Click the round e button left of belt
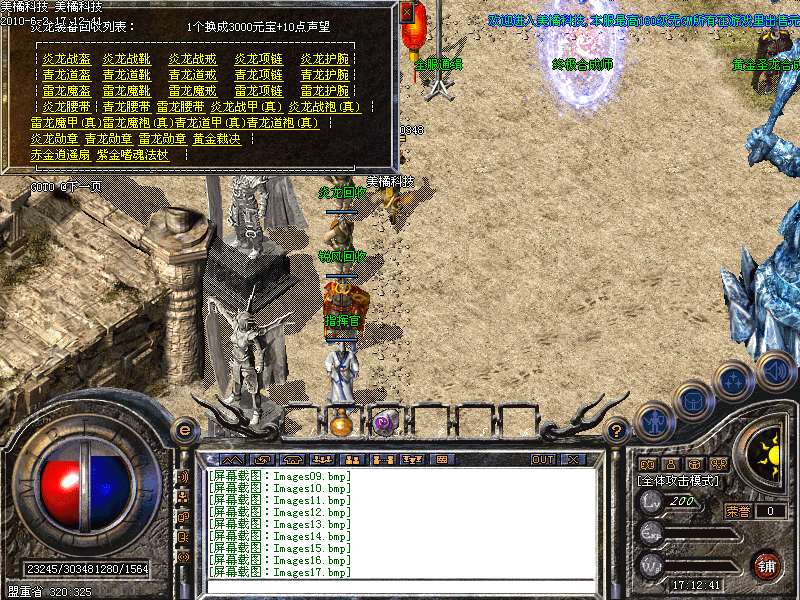 [184, 430]
